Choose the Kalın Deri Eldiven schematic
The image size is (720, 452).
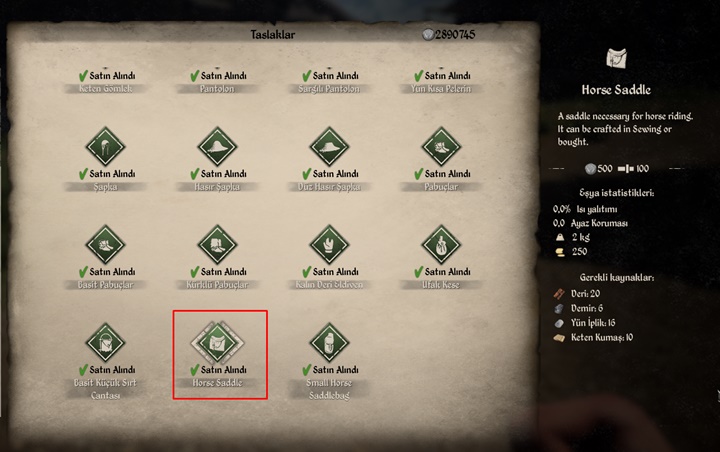tap(329, 245)
